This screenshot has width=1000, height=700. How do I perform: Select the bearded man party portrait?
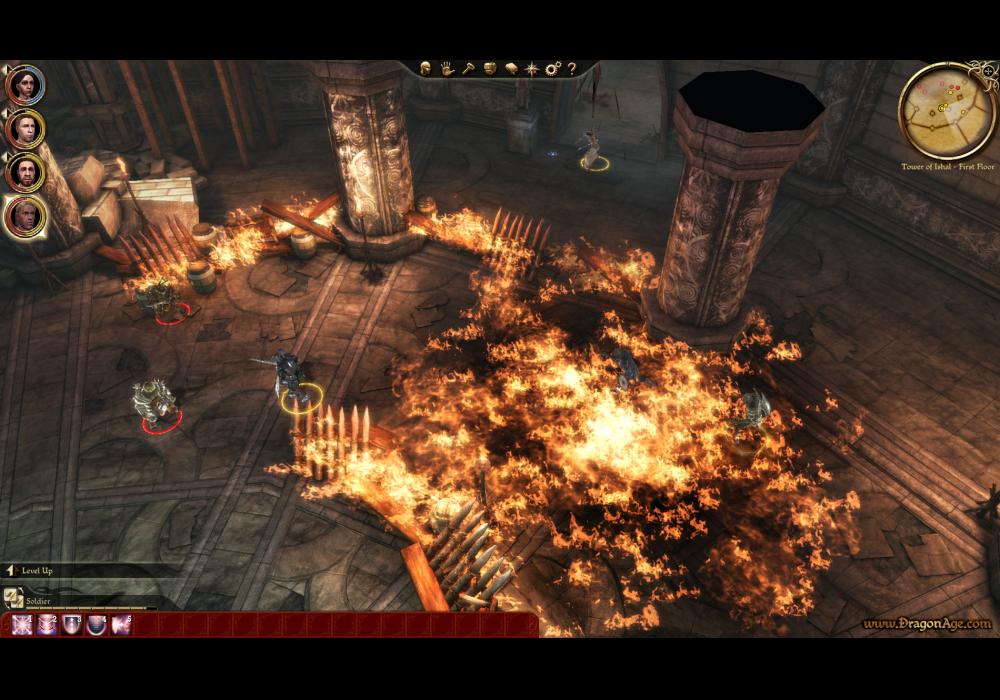coord(24,172)
